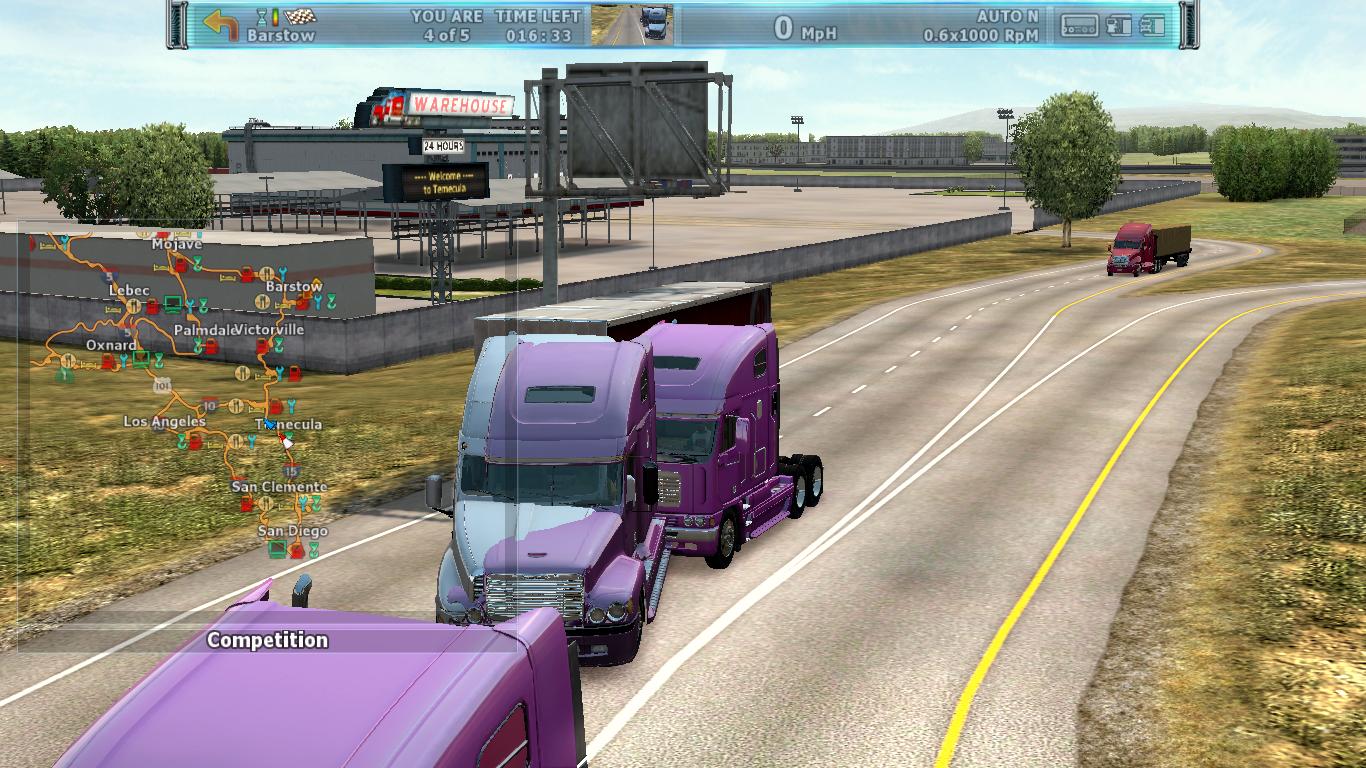Click the Palmdale map label

coord(203,329)
